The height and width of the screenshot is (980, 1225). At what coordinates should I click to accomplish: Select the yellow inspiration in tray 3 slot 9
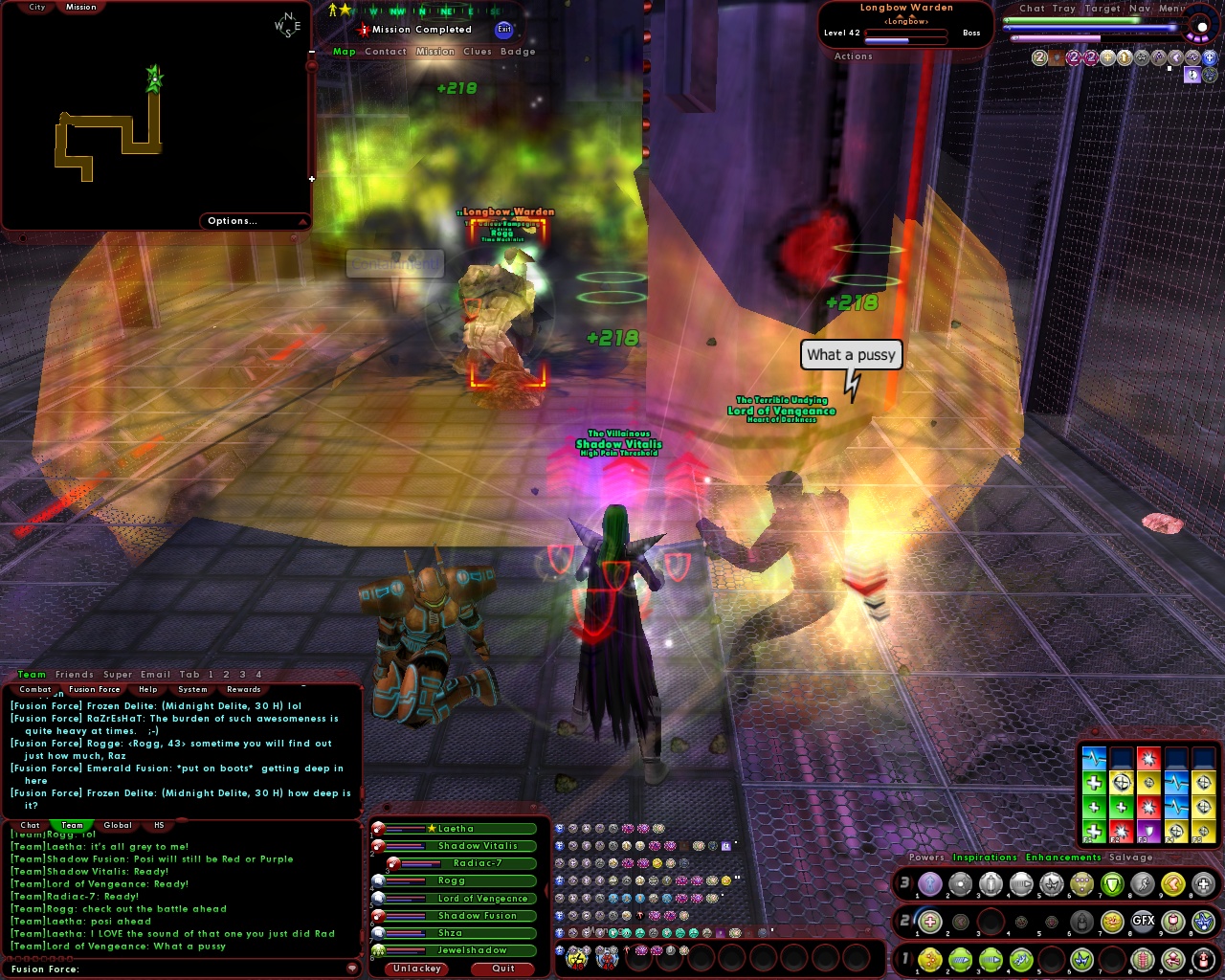(1171, 884)
